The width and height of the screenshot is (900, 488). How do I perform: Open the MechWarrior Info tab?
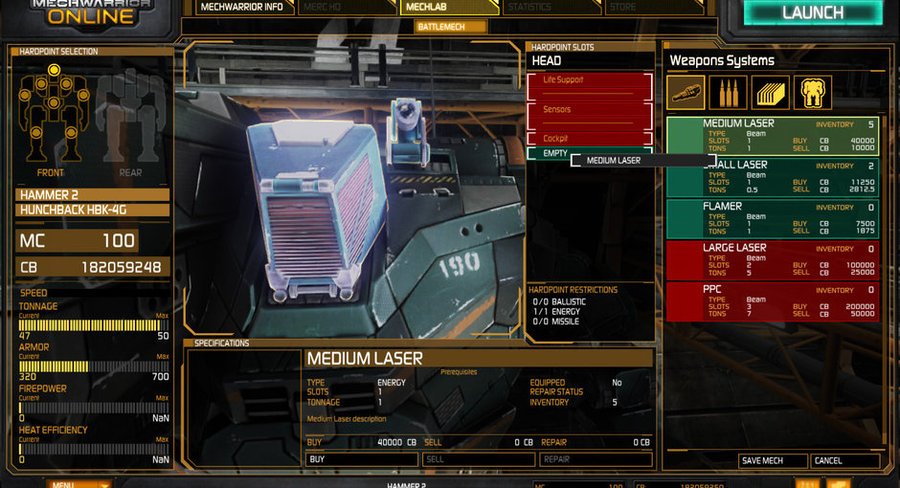[x=240, y=7]
